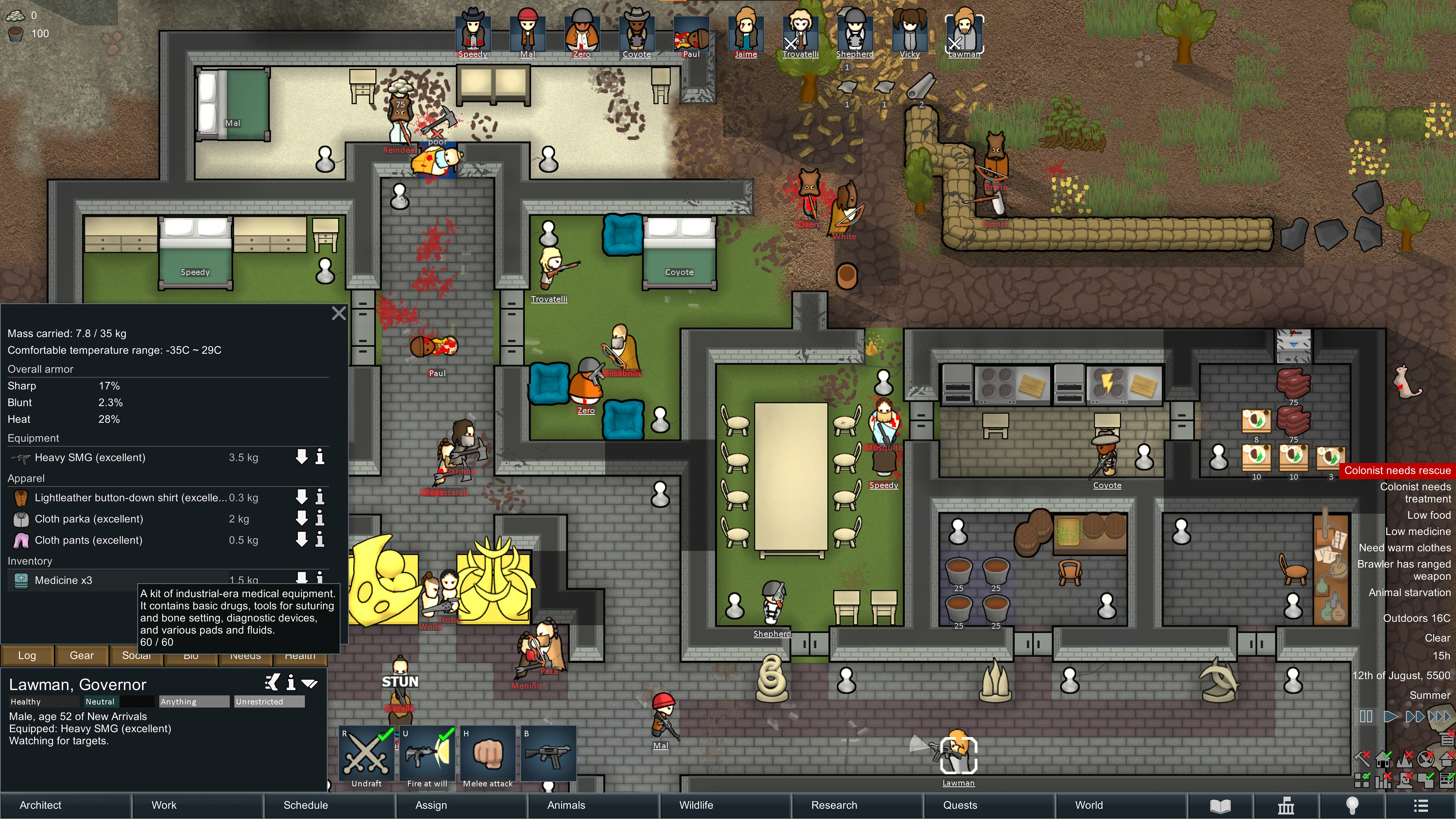Screen dimensions: 1456x819
Task: Switch to the World view
Action: 1089,805
